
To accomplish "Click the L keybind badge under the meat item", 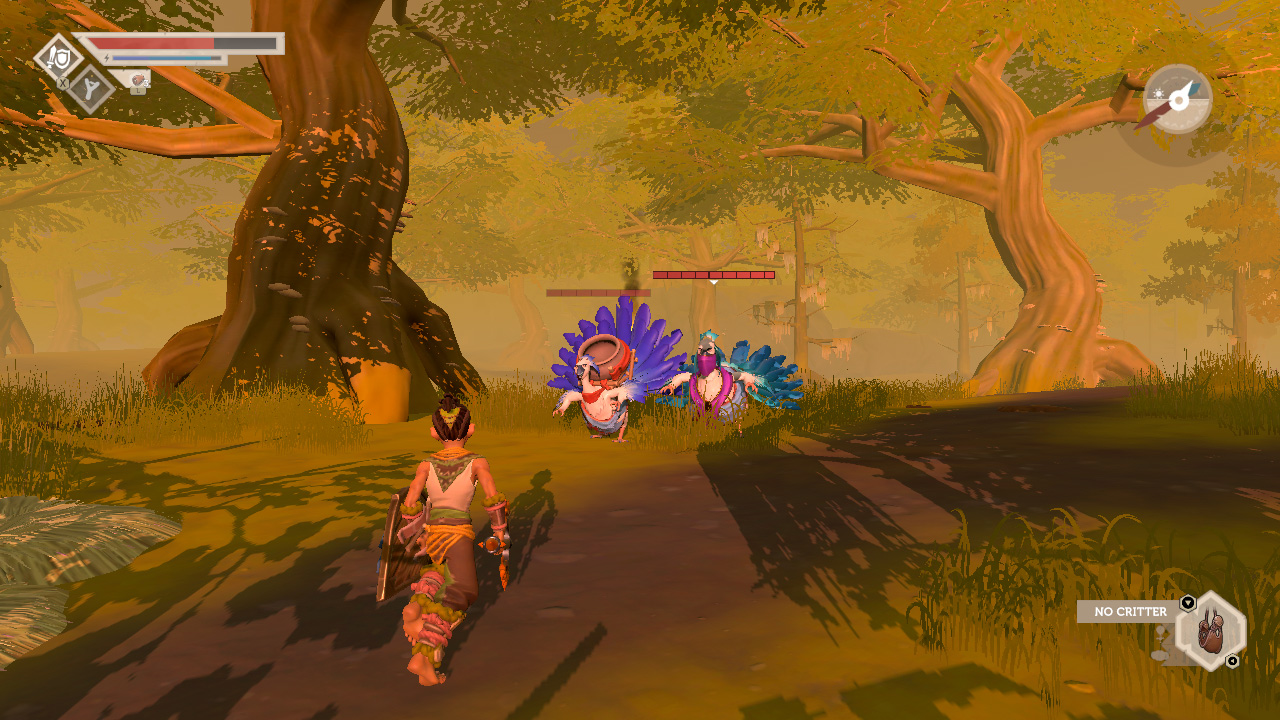I will [138, 91].
